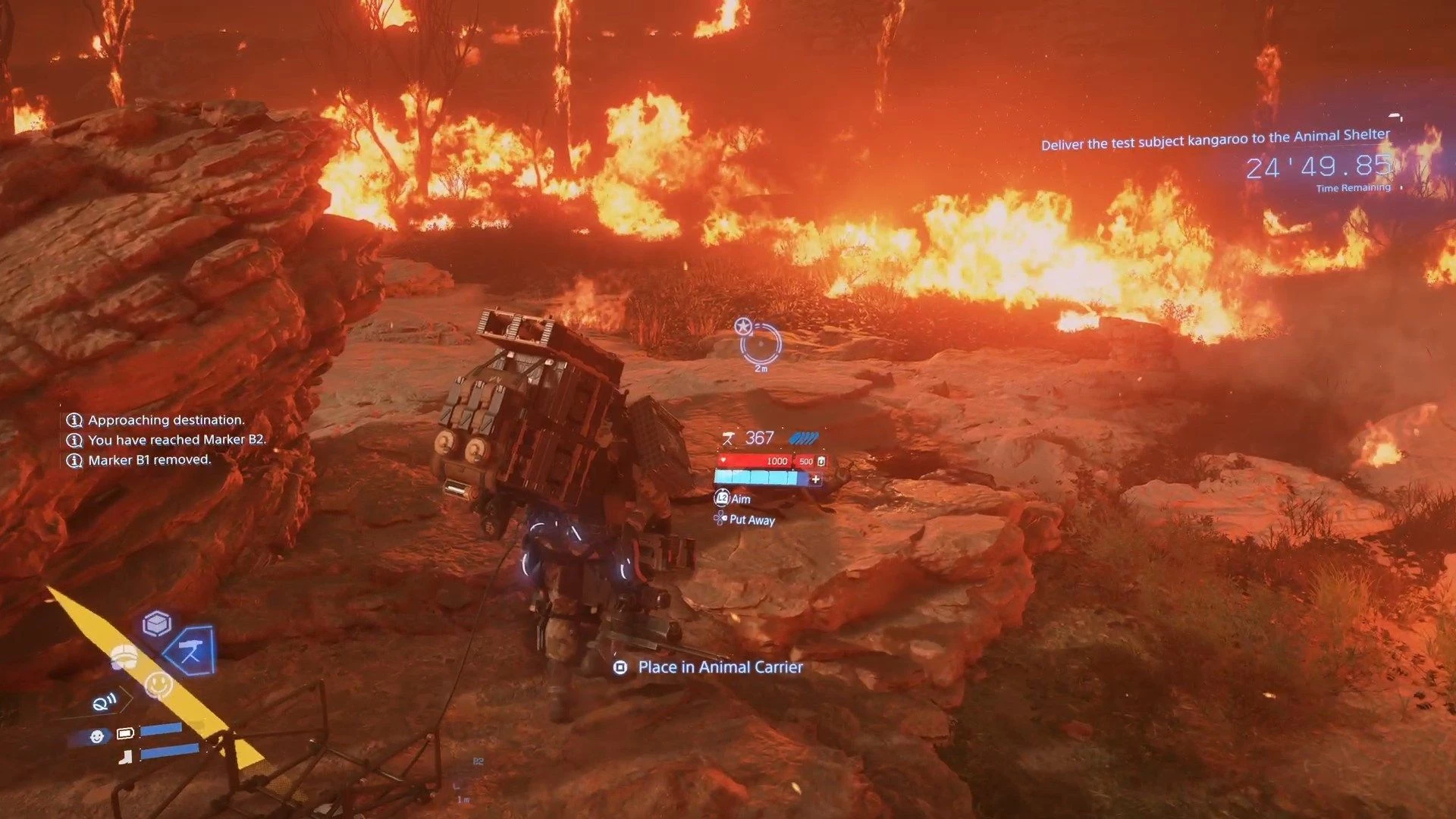The height and width of the screenshot is (819, 1456).
Task: Select the cap headgear icon
Action: pyautogui.click(x=124, y=657)
